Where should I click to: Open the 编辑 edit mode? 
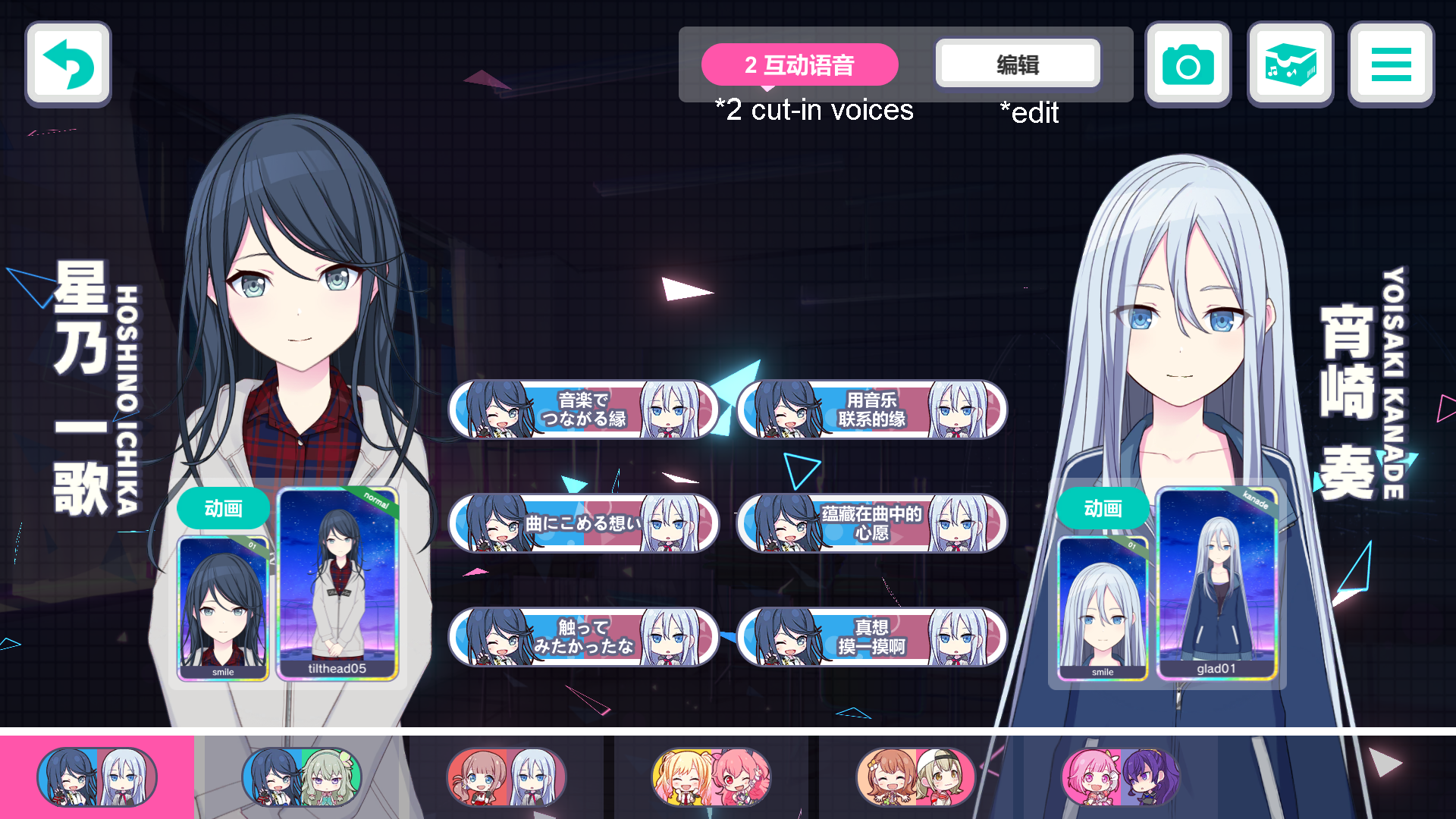point(1018,64)
